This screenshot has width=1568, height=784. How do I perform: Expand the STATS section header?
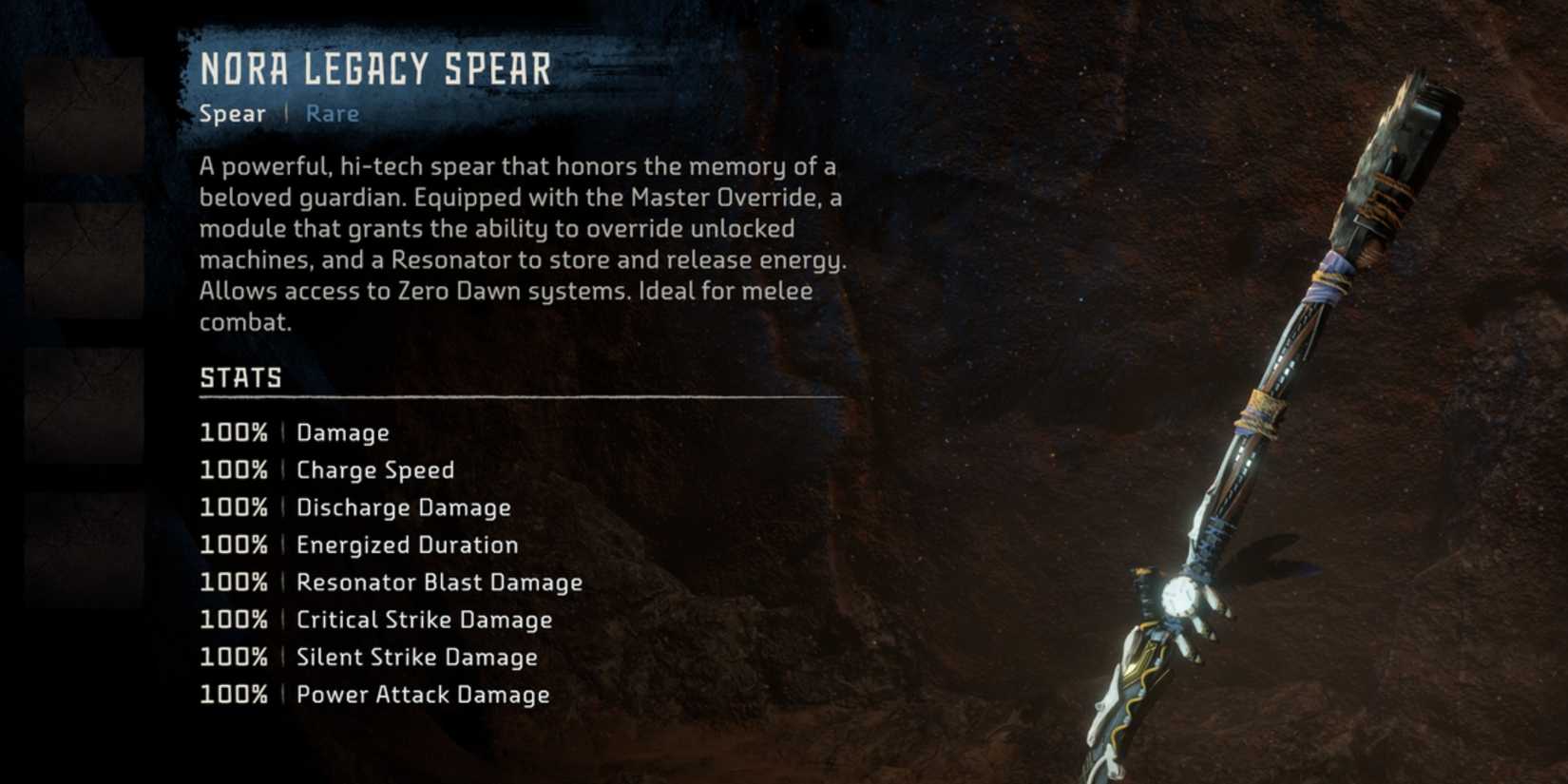(239, 377)
